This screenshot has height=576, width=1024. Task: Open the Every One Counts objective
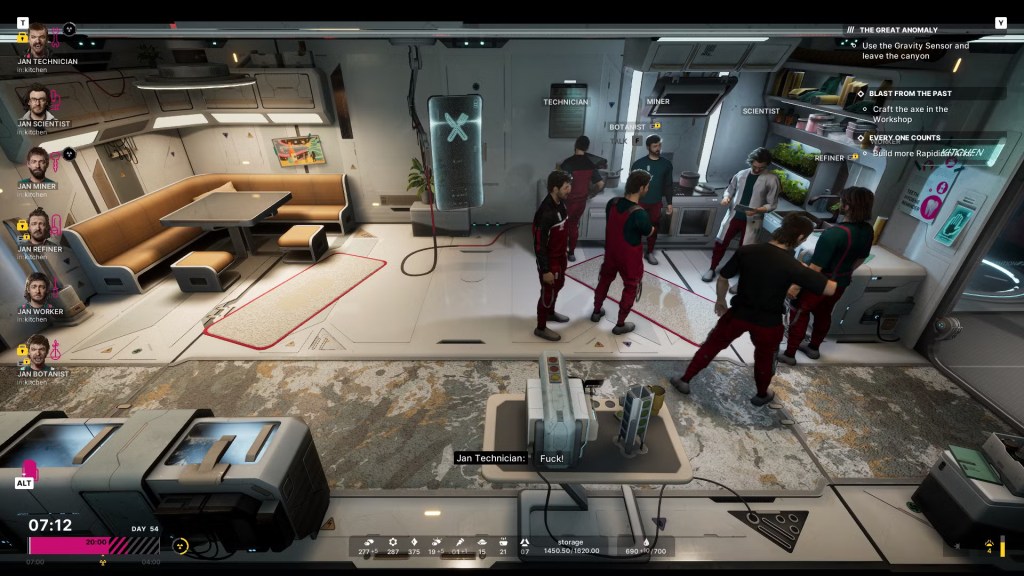(x=904, y=138)
